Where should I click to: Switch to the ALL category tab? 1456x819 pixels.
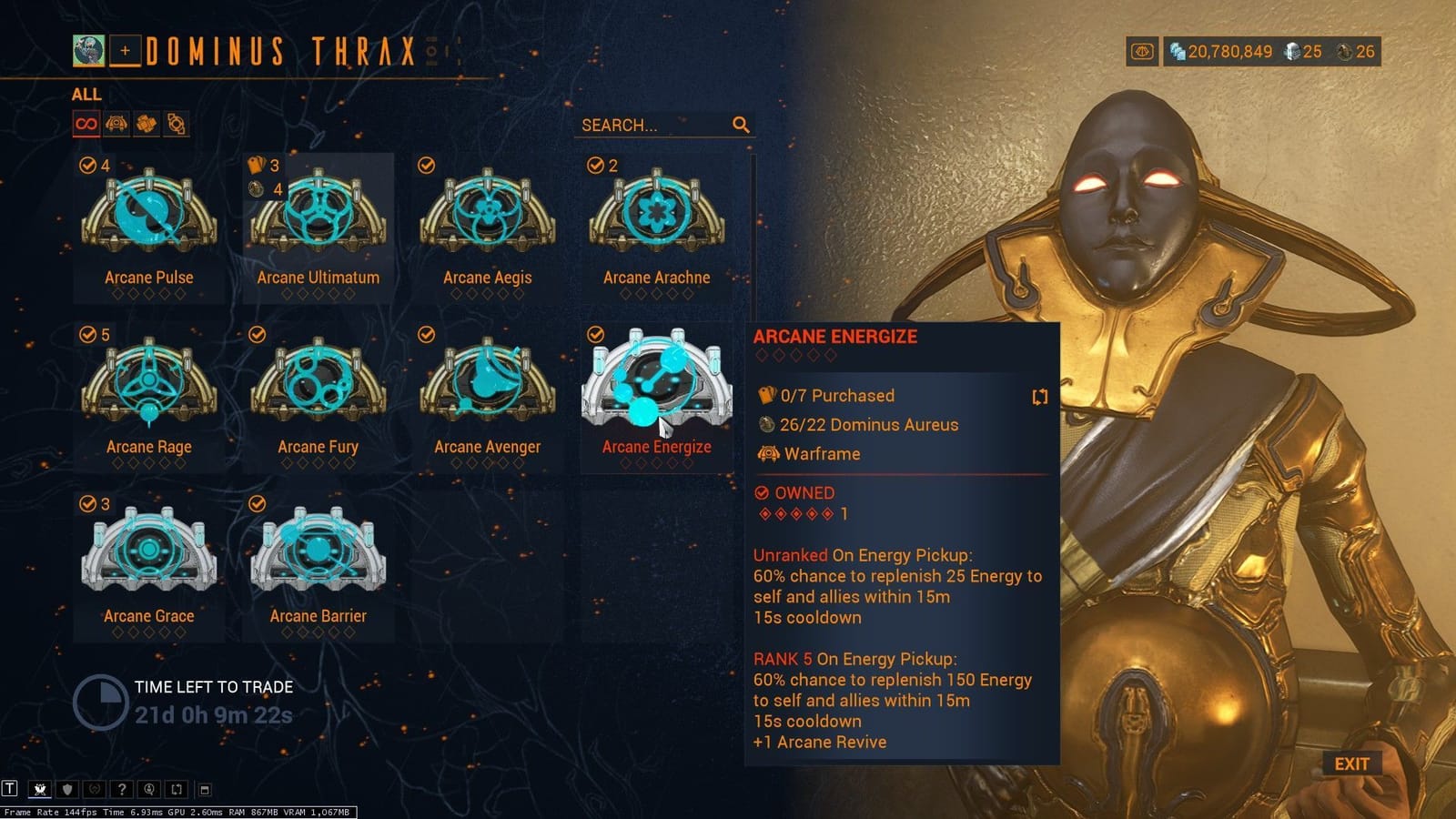pyautogui.click(x=86, y=94)
